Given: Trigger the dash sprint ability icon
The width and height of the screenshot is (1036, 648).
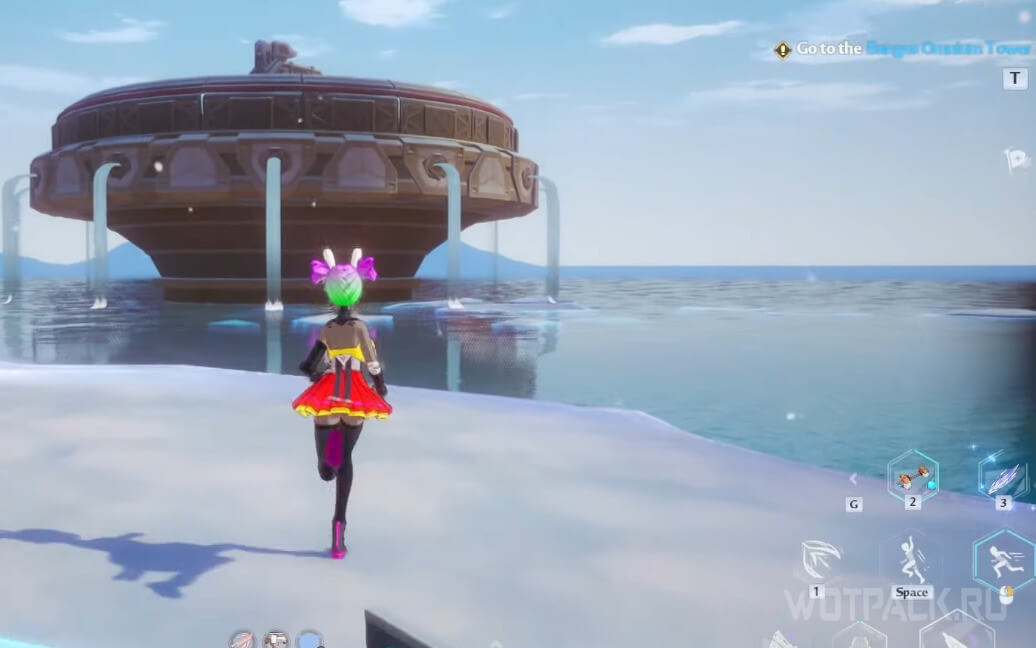Looking at the screenshot, I should (x=1004, y=562).
